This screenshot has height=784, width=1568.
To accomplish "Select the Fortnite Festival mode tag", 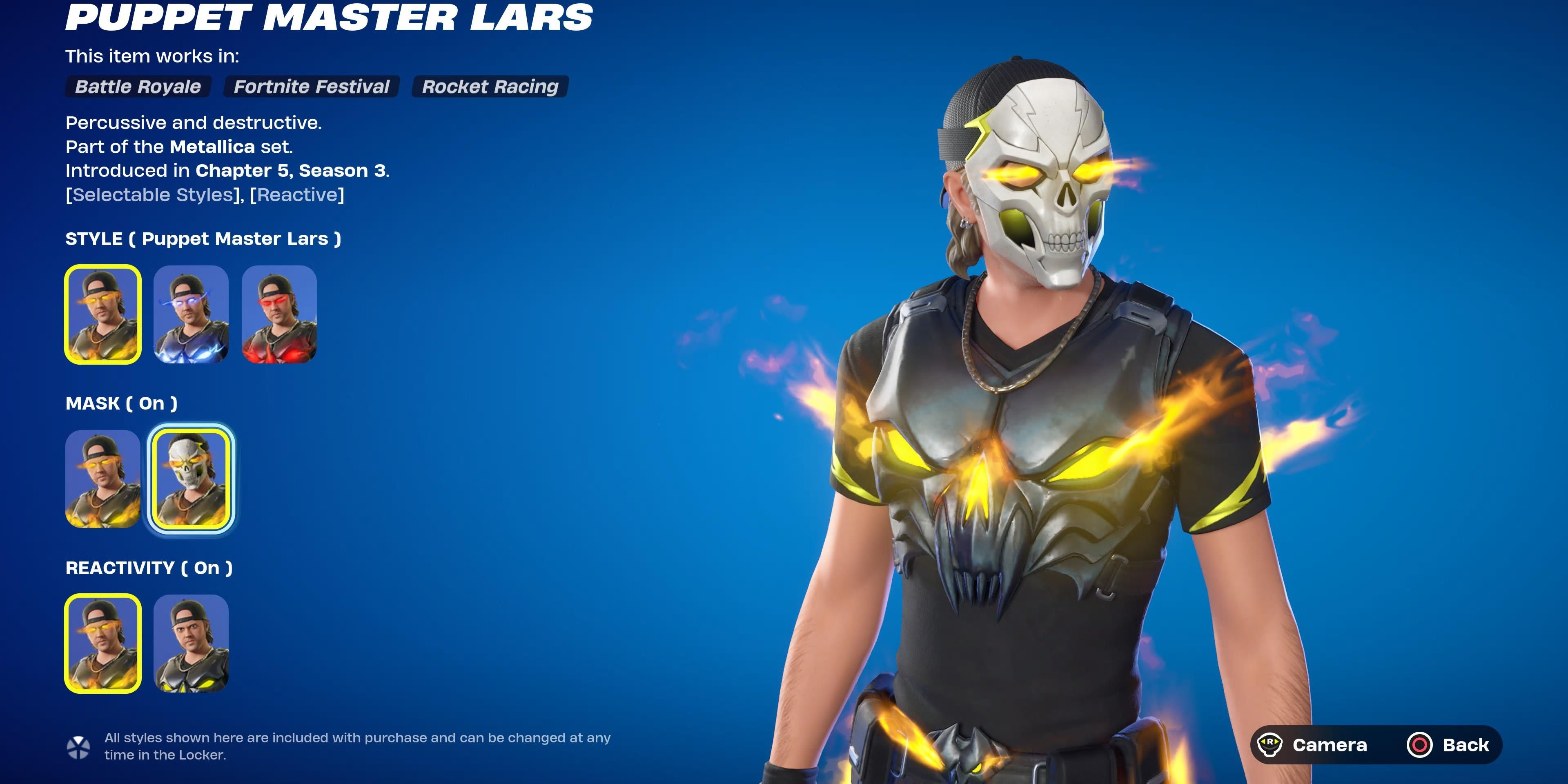I will tap(312, 87).
